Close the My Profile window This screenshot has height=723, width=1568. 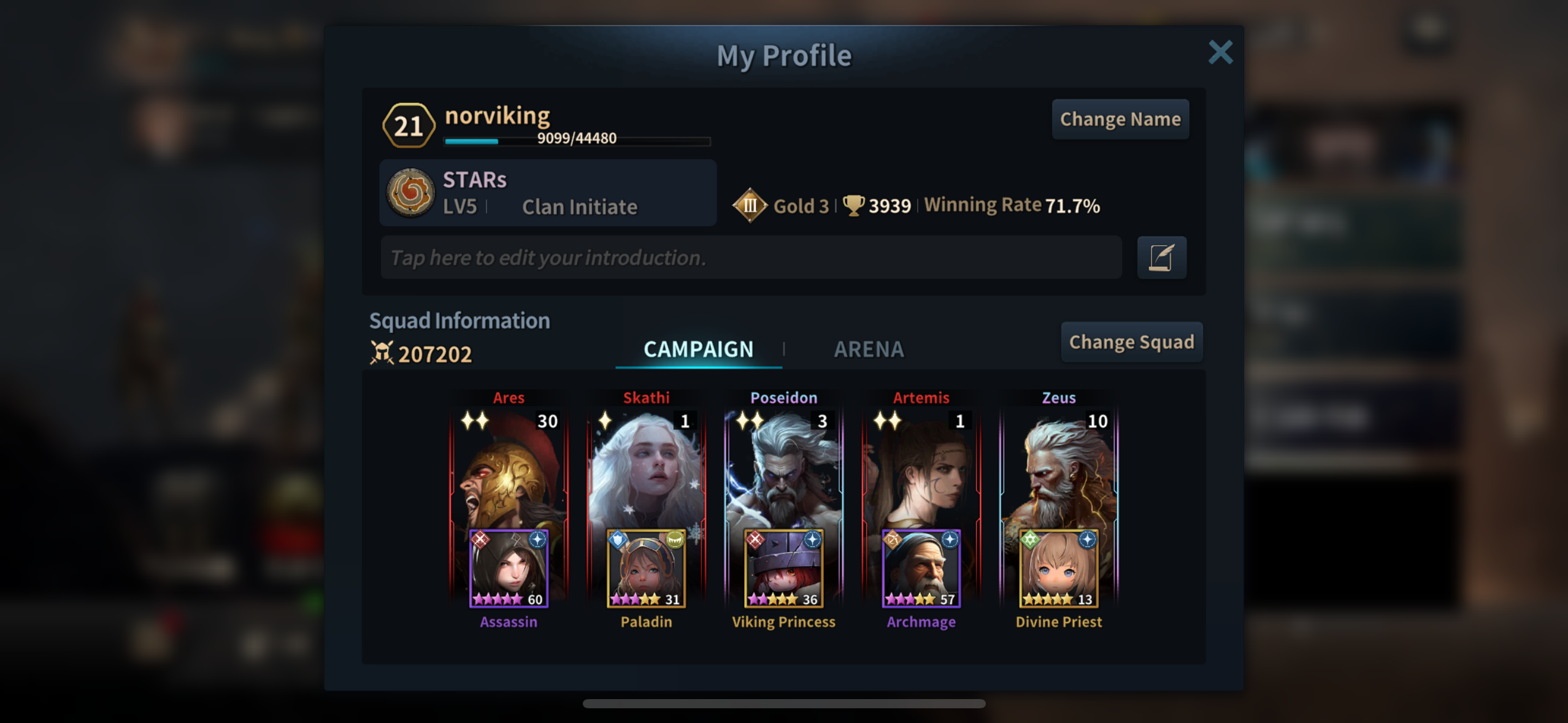(1220, 53)
